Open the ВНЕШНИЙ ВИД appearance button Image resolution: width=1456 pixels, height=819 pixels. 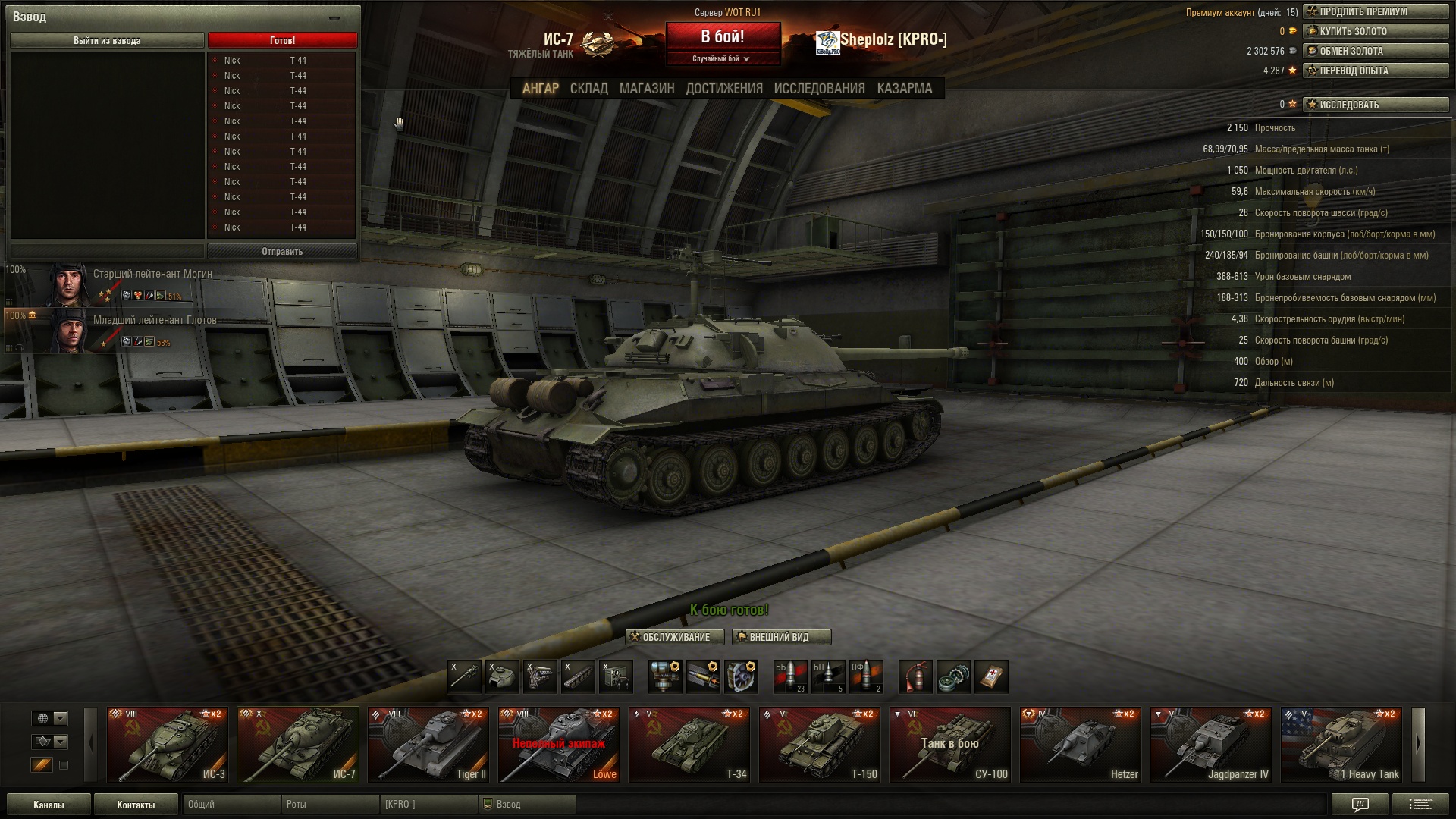coord(781,637)
